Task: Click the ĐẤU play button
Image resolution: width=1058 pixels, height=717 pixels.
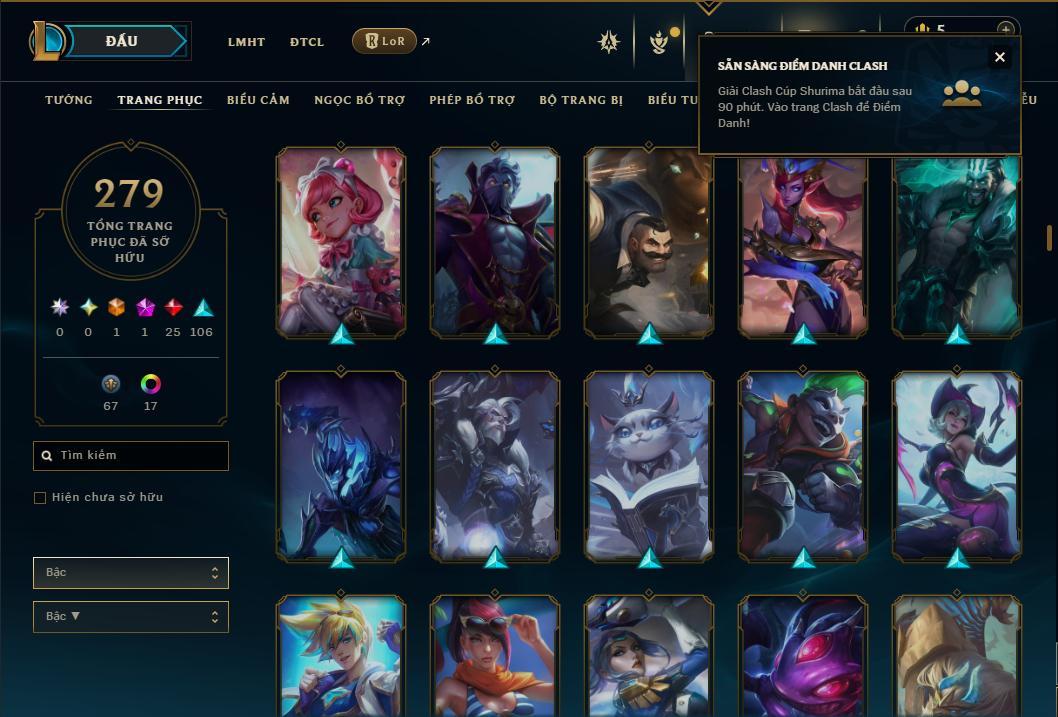Action: [121, 41]
